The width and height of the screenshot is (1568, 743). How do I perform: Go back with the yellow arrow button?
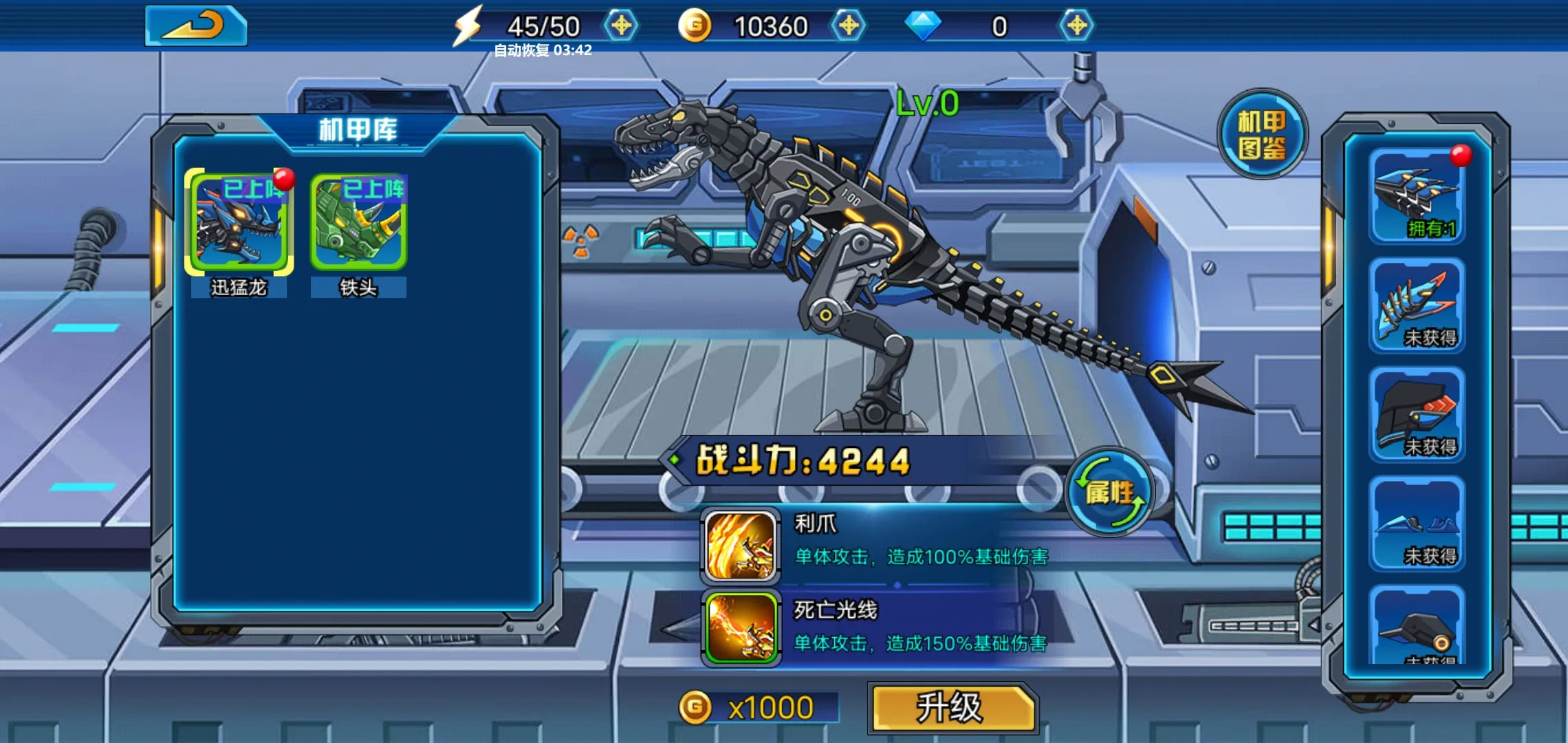pyautogui.click(x=196, y=26)
